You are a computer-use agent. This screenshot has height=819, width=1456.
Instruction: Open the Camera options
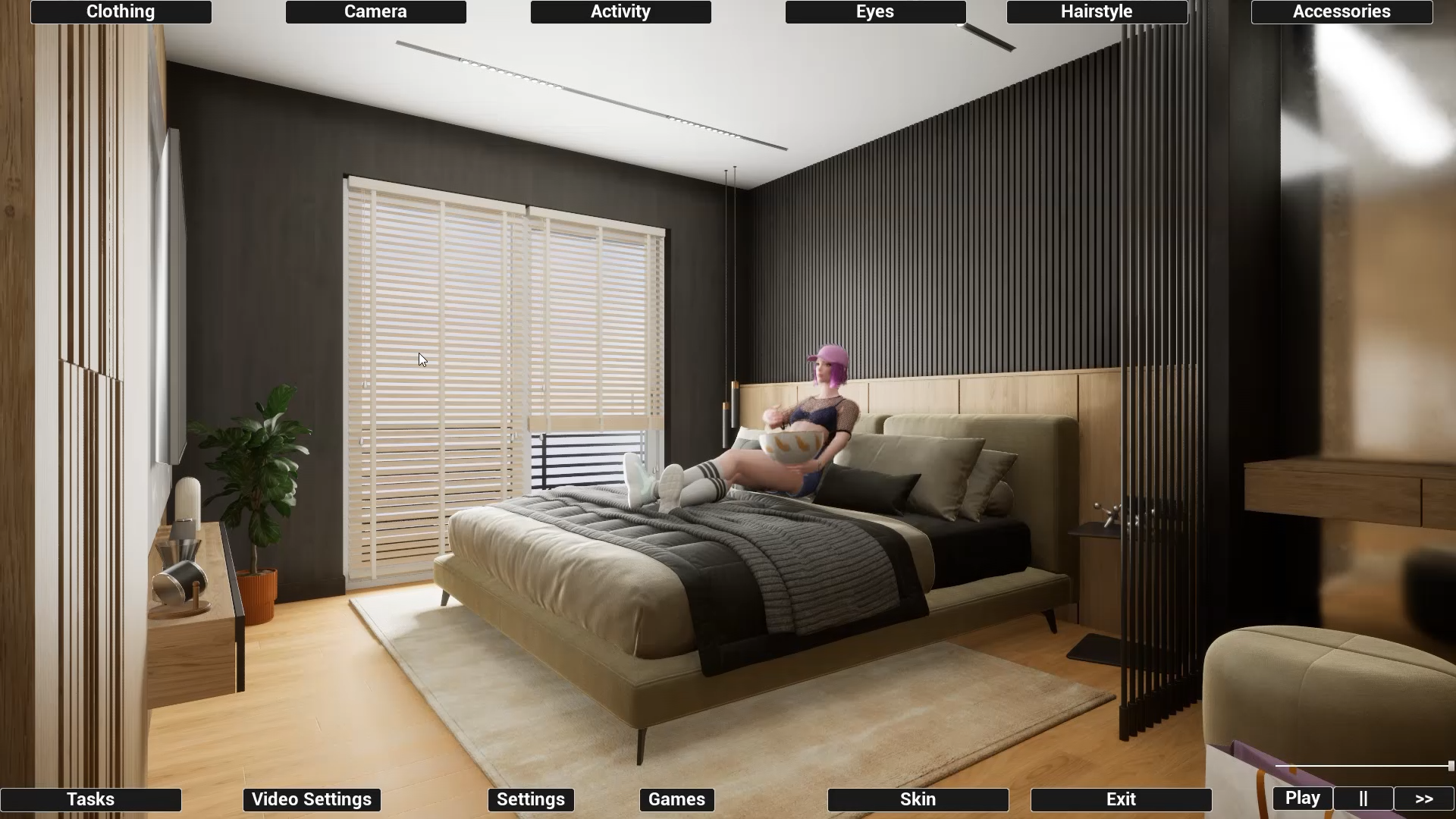pyautogui.click(x=375, y=11)
